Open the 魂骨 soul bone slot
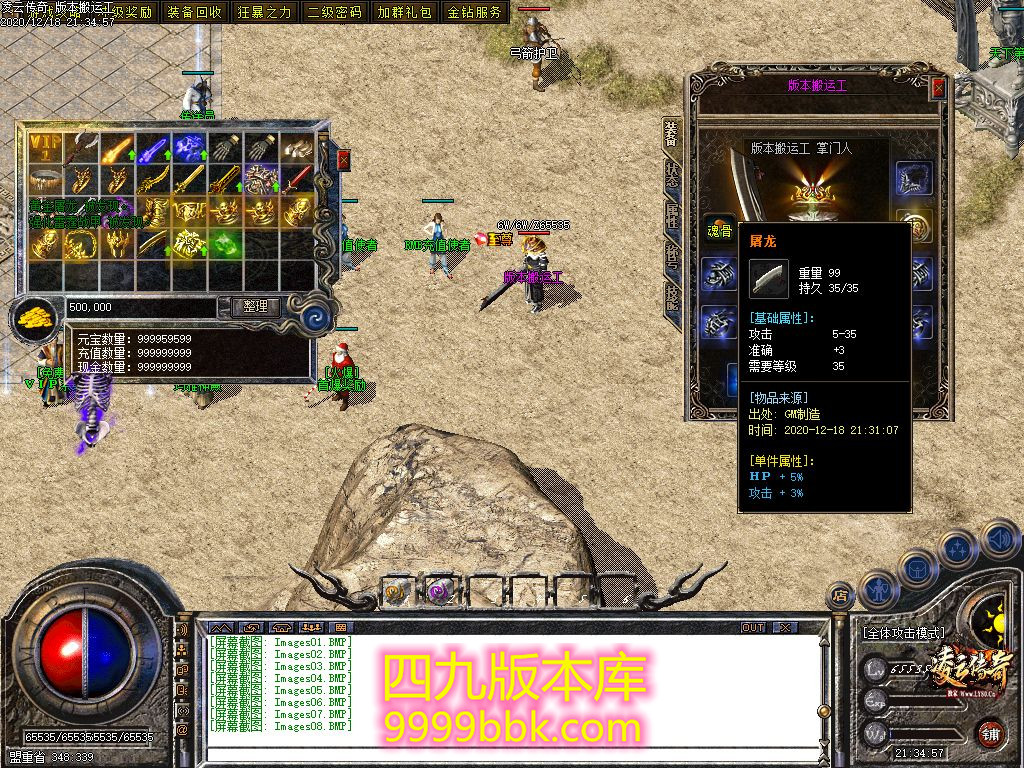 pyautogui.click(x=719, y=228)
